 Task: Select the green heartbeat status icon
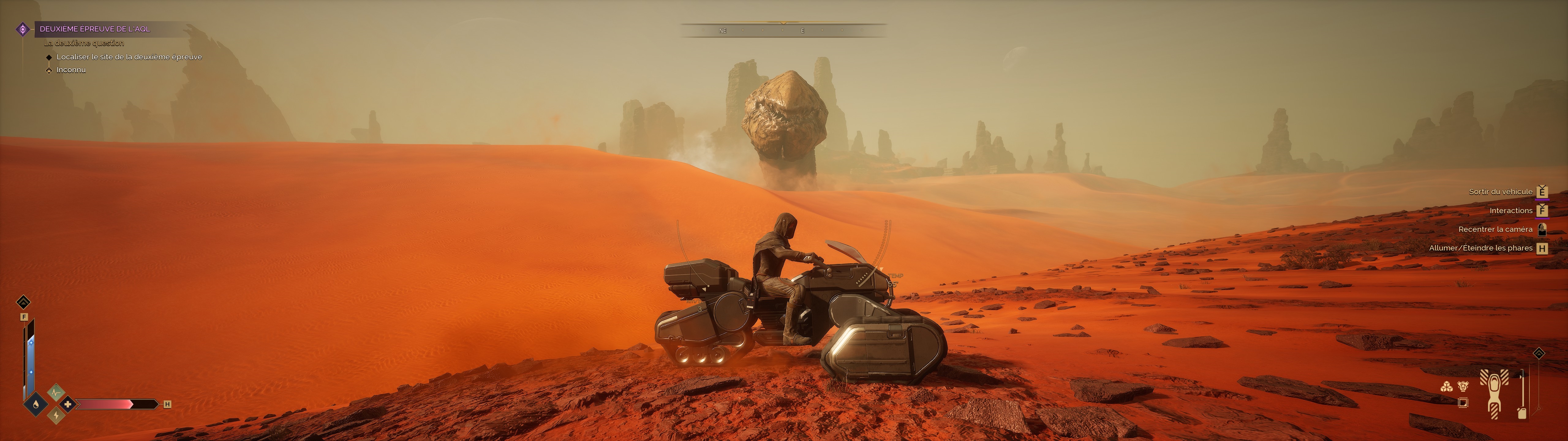pos(56,392)
